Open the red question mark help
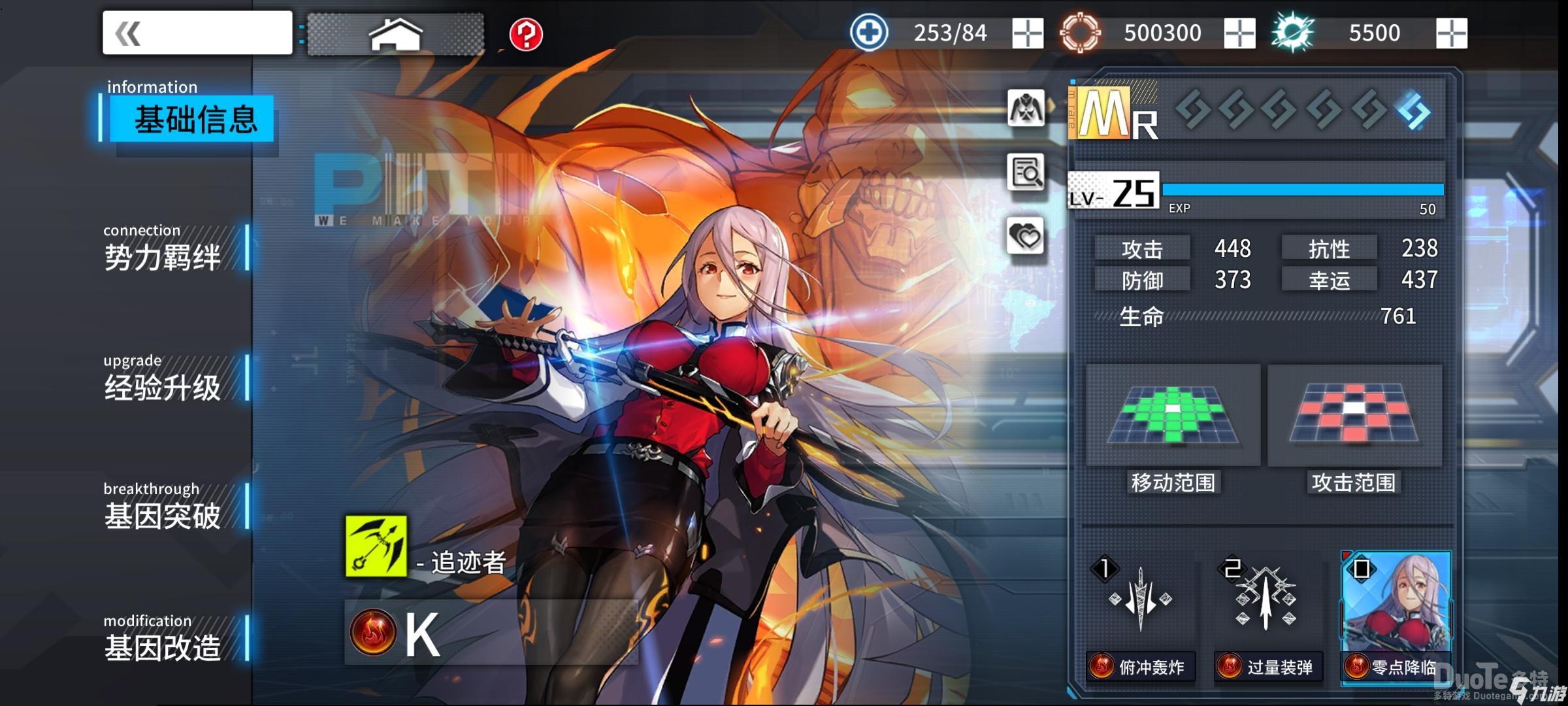The height and width of the screenshot is (706, 1568). tap(526, 34)
